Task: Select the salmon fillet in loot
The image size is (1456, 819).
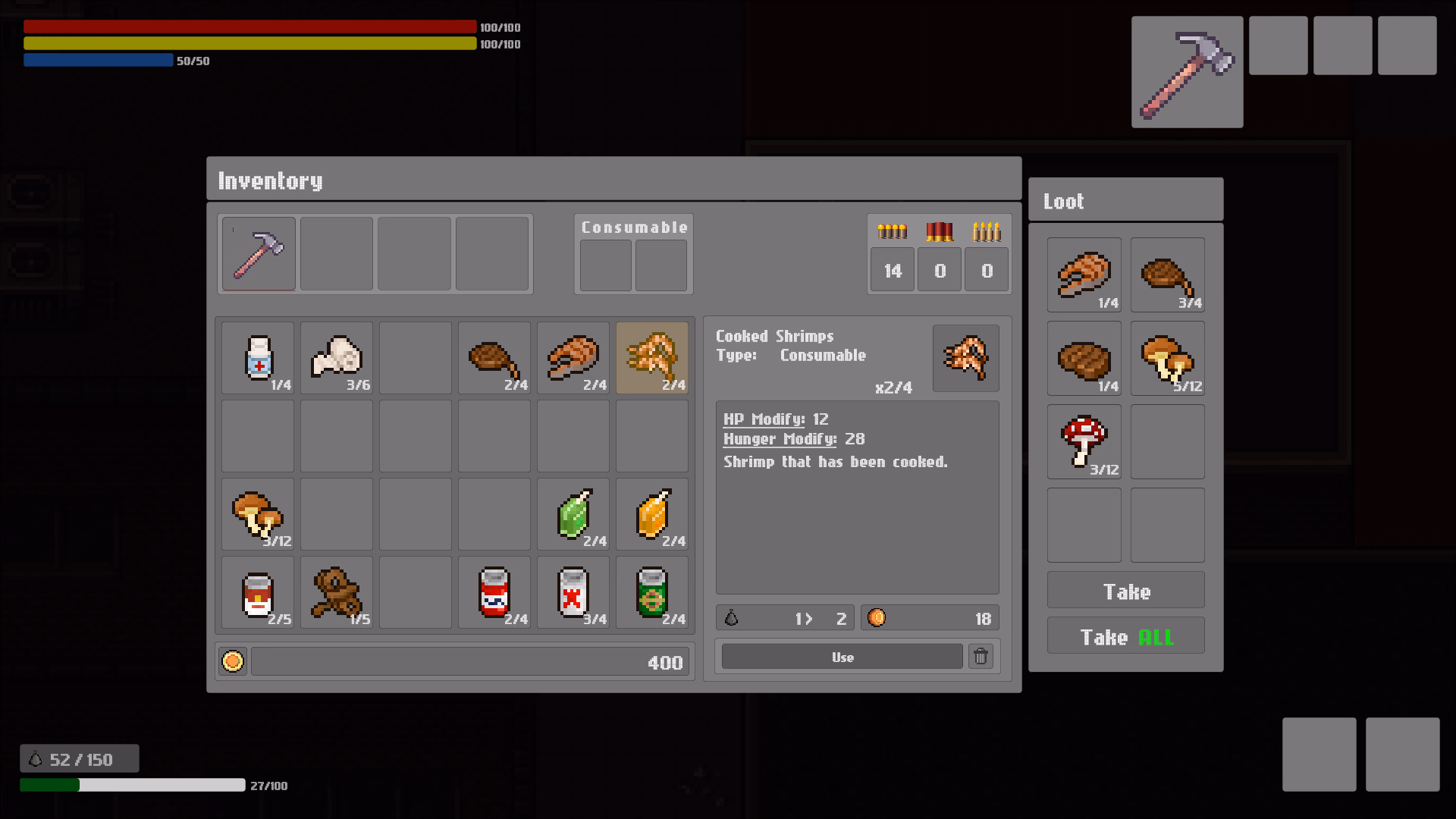Action: pyautogui.click(x=1084, y=275)
